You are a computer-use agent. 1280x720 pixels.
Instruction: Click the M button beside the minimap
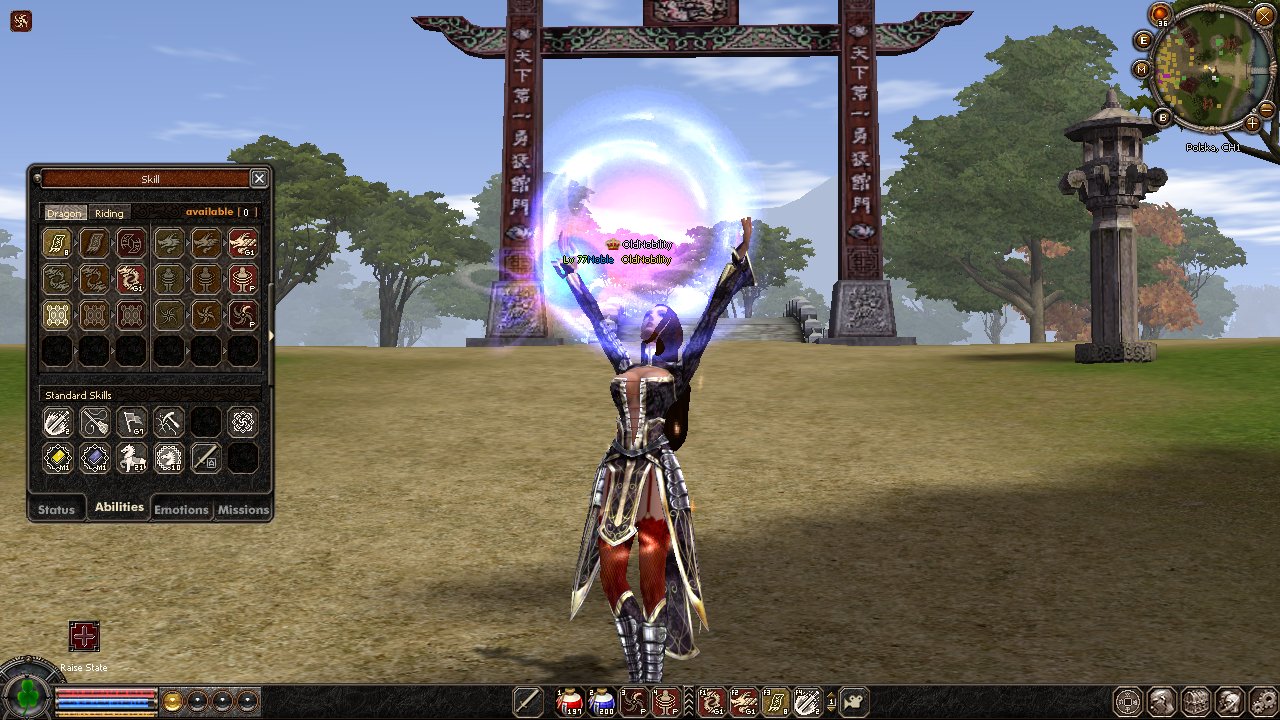pos(1142,69)
